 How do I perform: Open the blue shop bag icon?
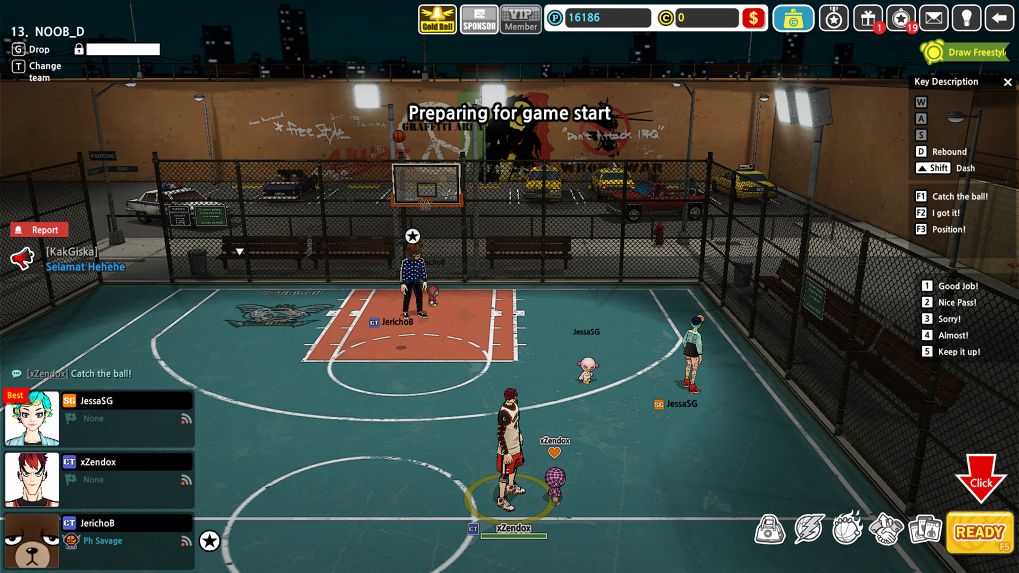[794, 18]
